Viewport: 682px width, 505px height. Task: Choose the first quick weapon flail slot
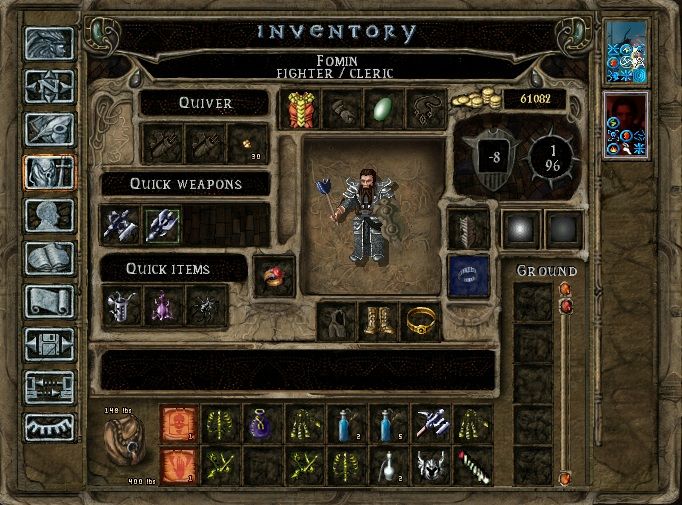coord(121,224)
